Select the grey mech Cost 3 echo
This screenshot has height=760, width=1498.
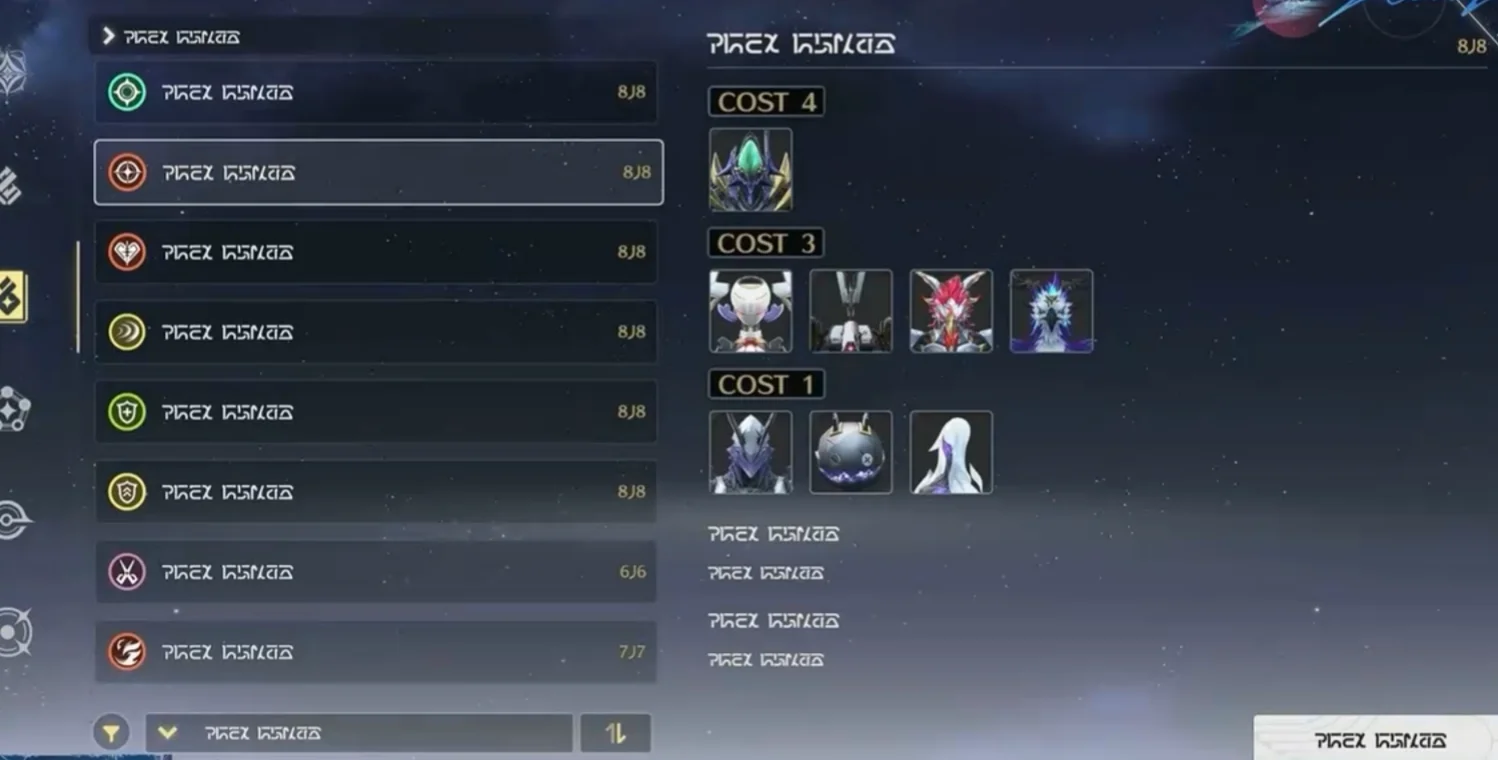click(x=850, y=311)
